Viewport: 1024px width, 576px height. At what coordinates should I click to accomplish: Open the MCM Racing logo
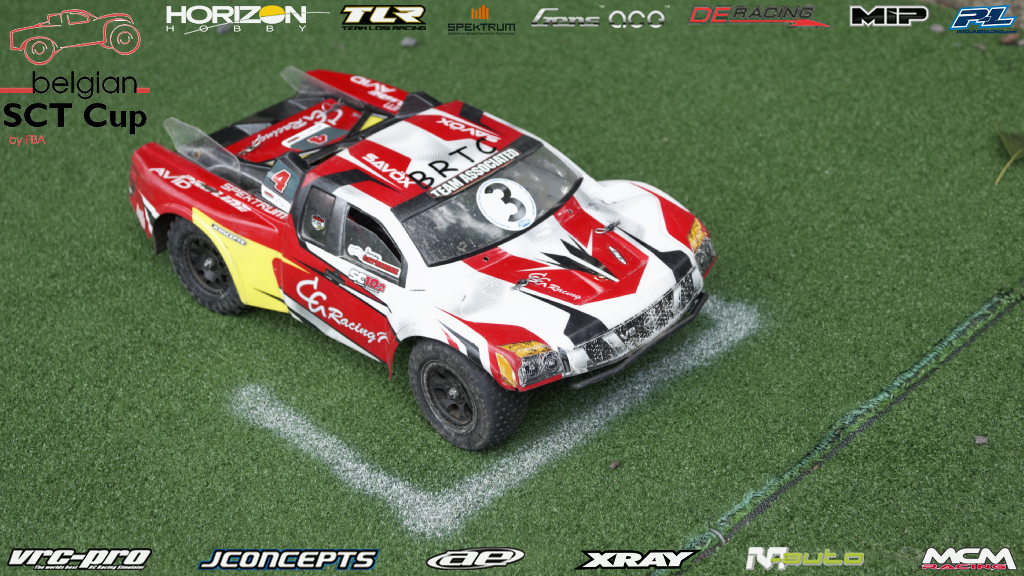[x=968, y=558]
